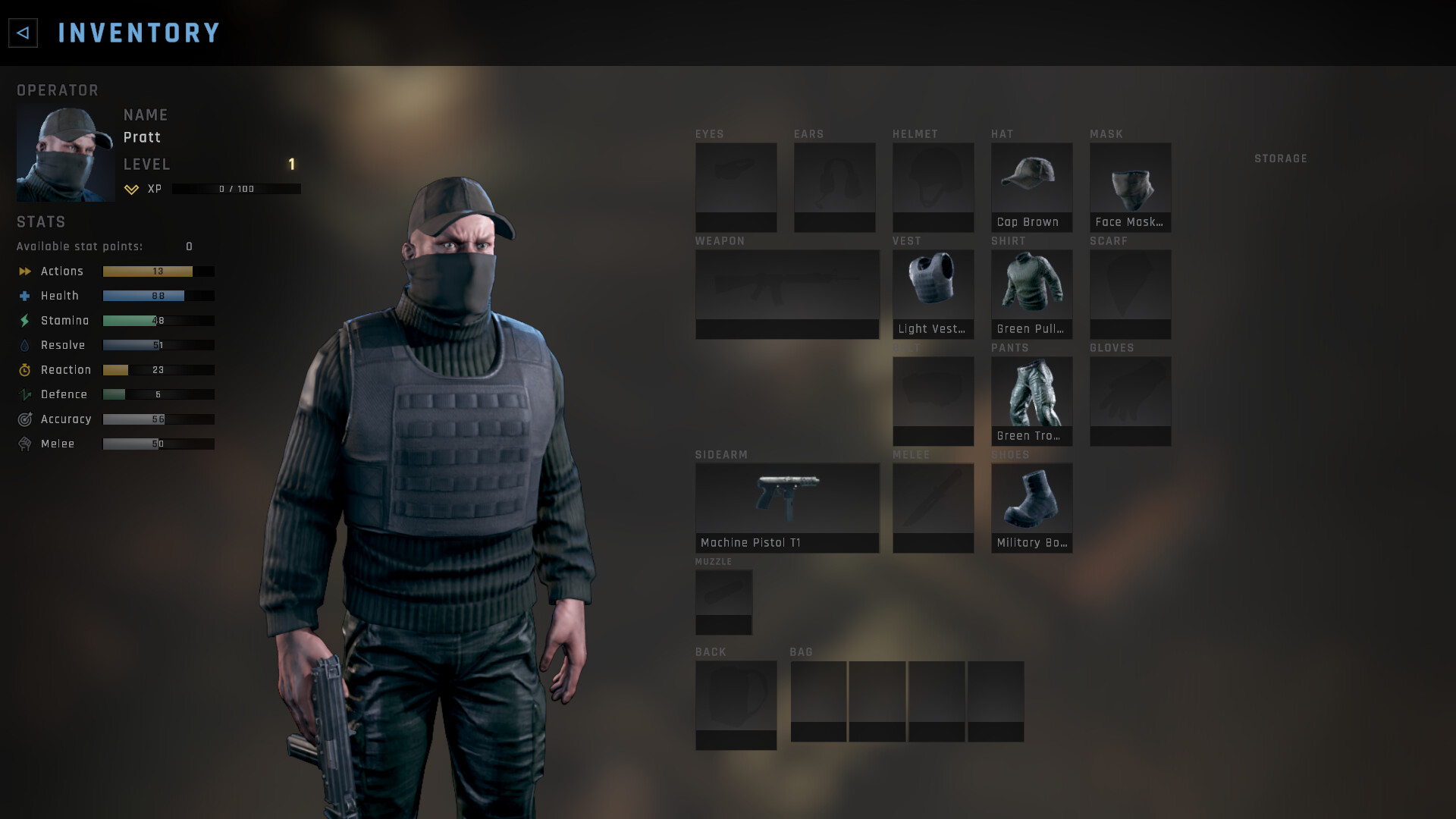Click the back arrow to leave Inventory
Screen dimensions: 1456x819
pos(22,33)
